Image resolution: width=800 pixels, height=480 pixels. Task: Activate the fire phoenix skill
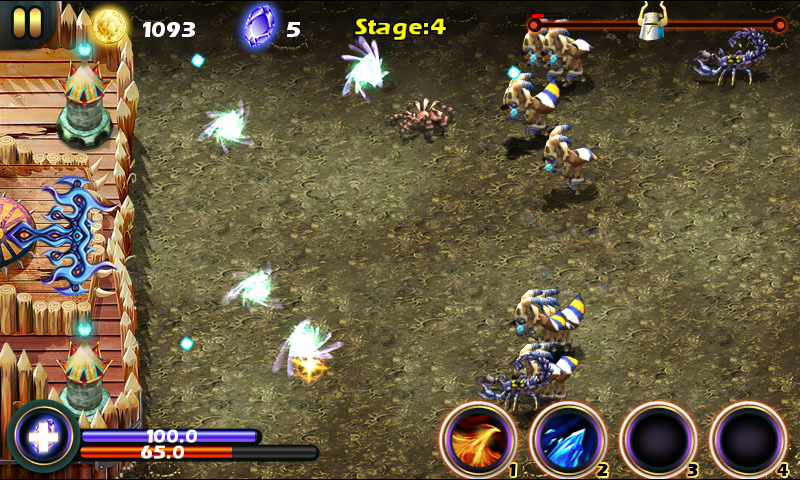477,439
